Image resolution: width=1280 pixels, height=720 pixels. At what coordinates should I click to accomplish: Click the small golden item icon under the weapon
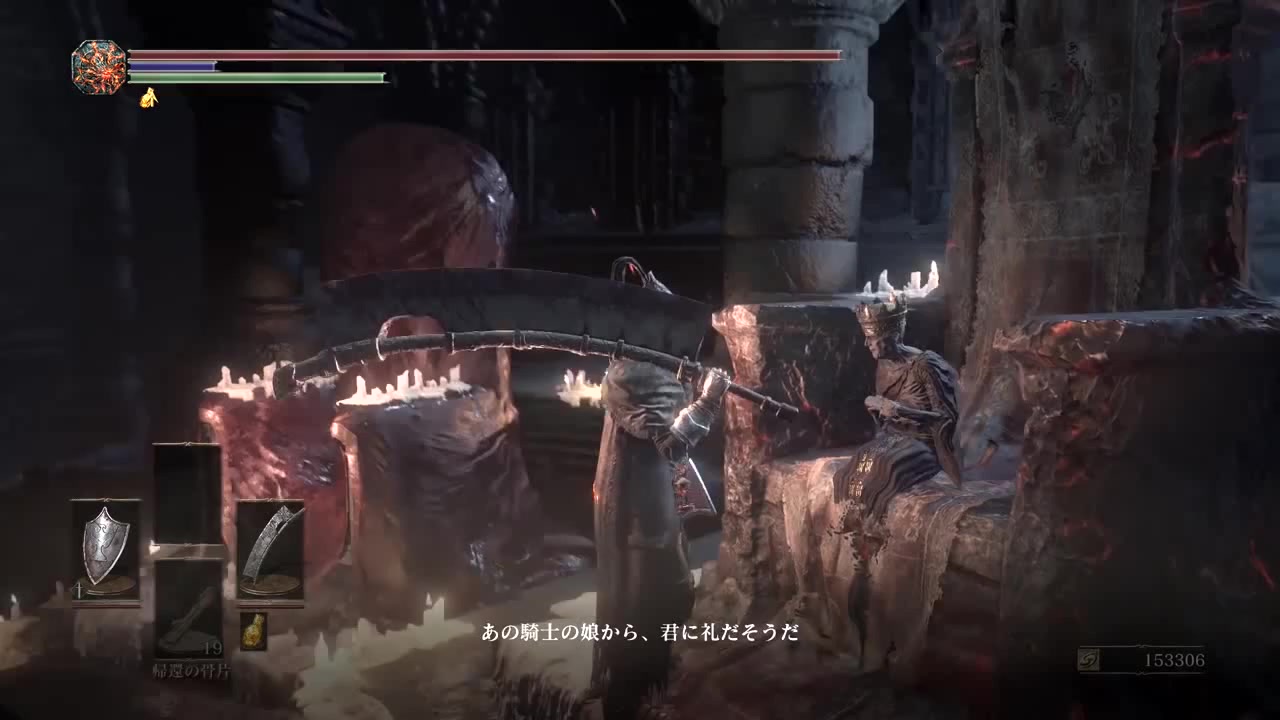click(253, 631)
